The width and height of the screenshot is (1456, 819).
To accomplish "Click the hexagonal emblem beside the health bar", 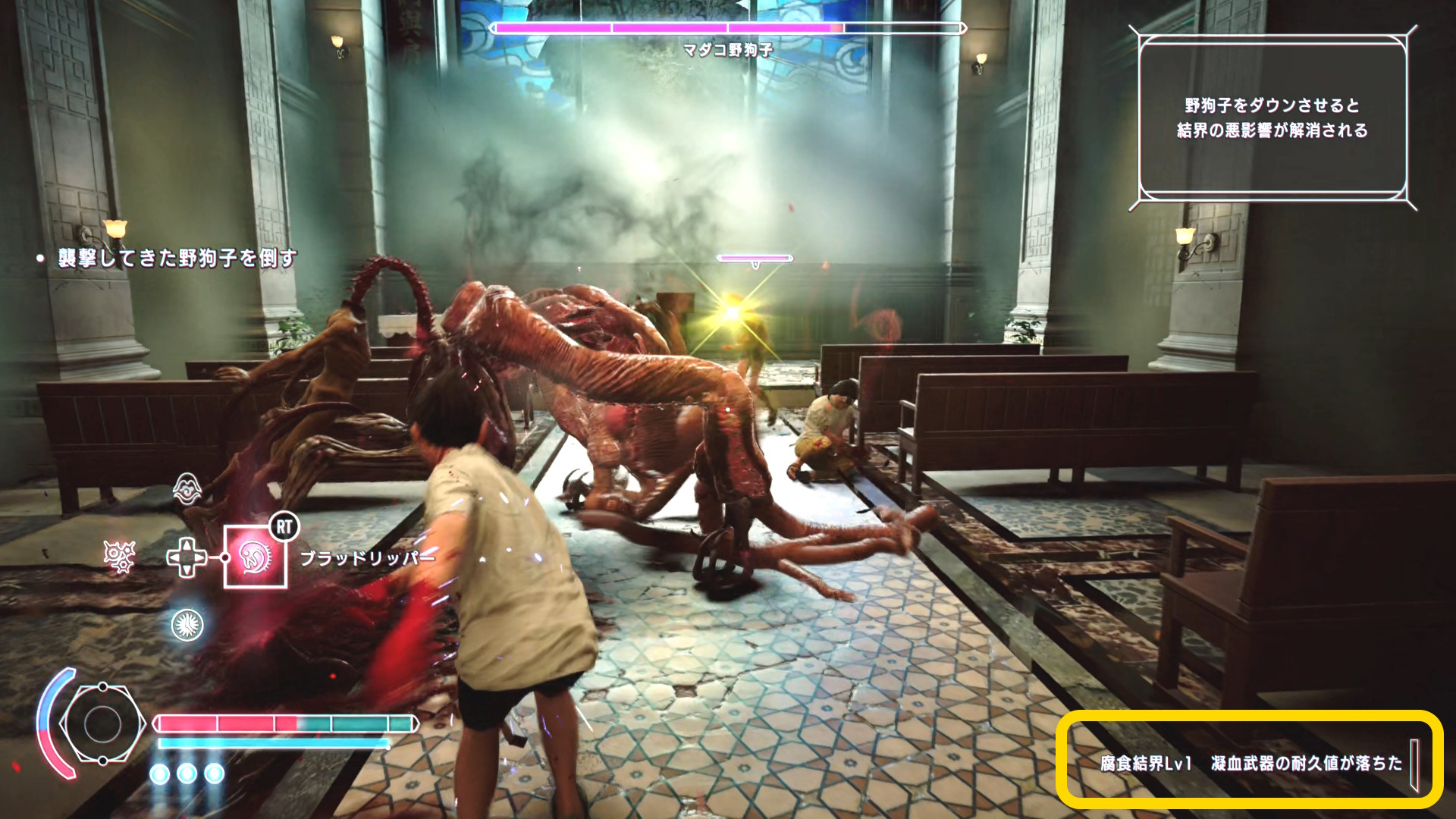I will 101,723.
